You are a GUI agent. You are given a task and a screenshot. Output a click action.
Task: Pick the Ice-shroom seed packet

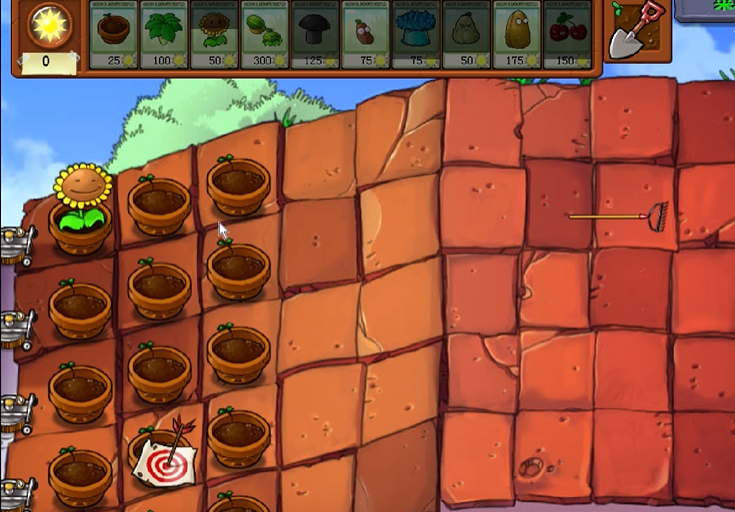pos(417,36)
